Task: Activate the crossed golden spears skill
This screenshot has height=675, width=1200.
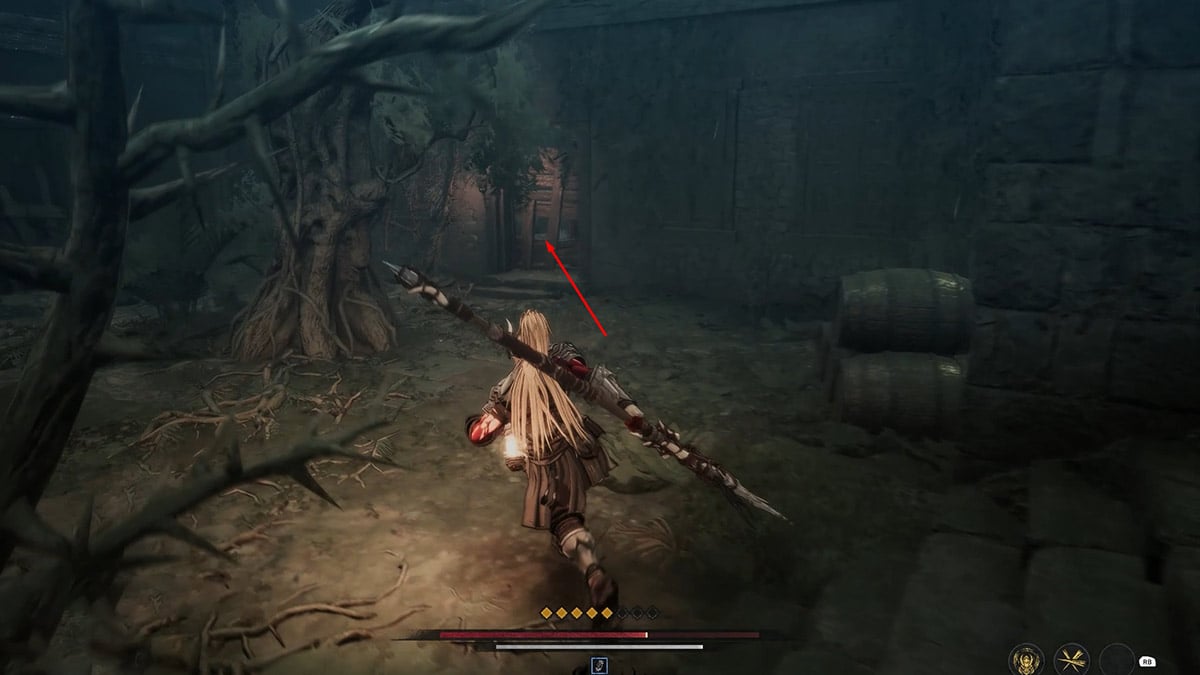Action: click(1072, 660)
